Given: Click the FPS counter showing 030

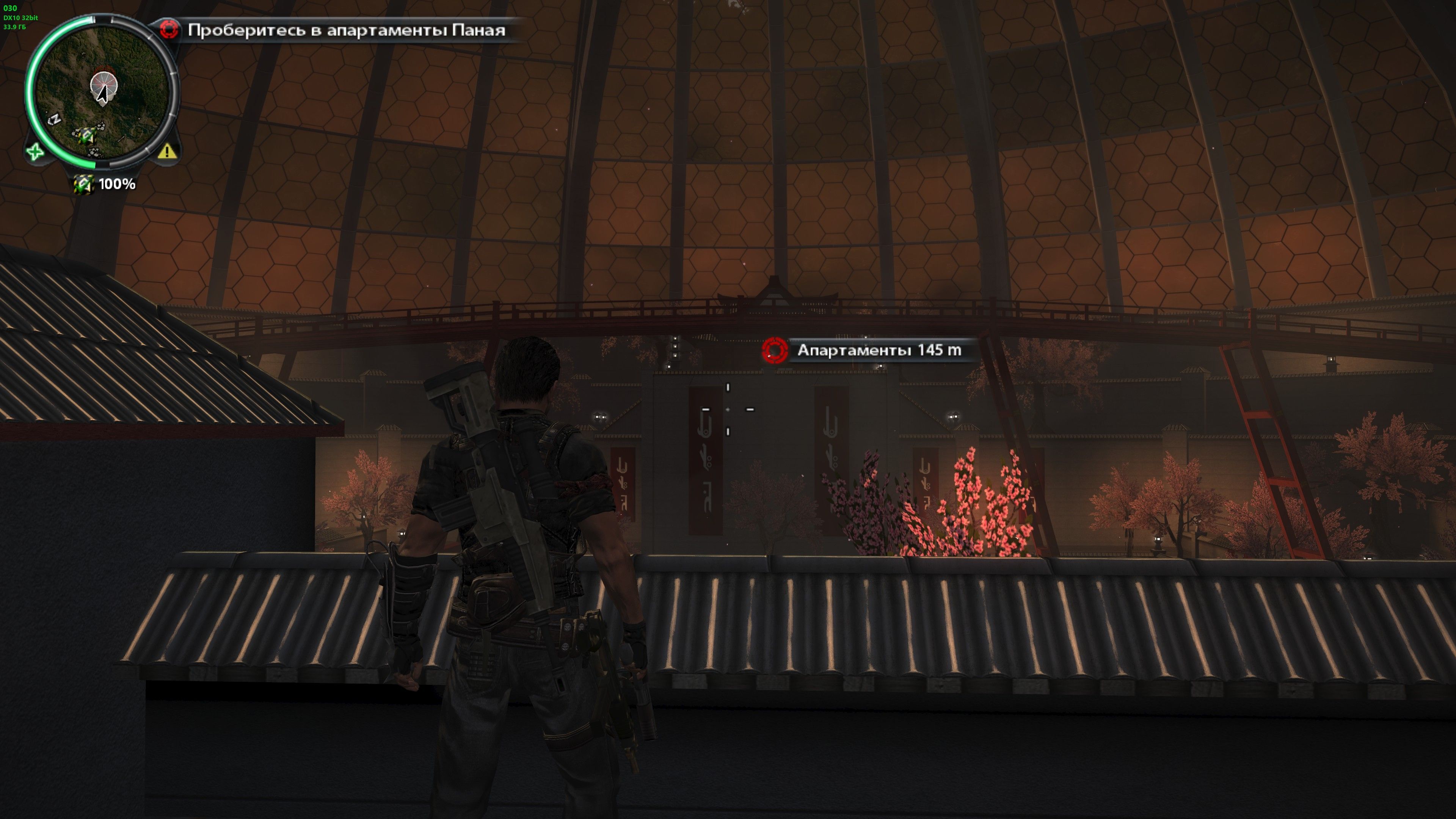Looking at the screenshot, I should 10,8.
